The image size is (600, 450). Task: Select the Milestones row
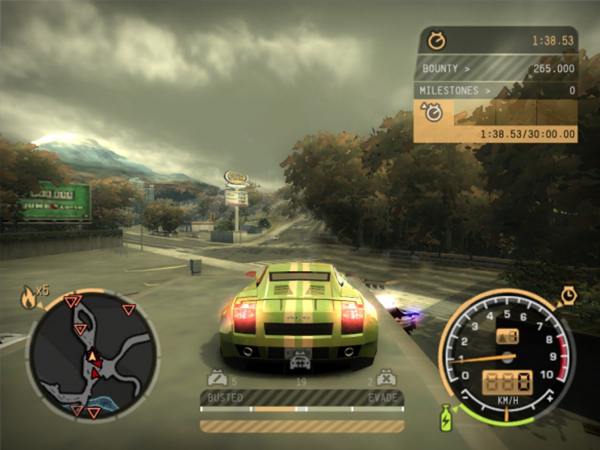tap(496, 91)
